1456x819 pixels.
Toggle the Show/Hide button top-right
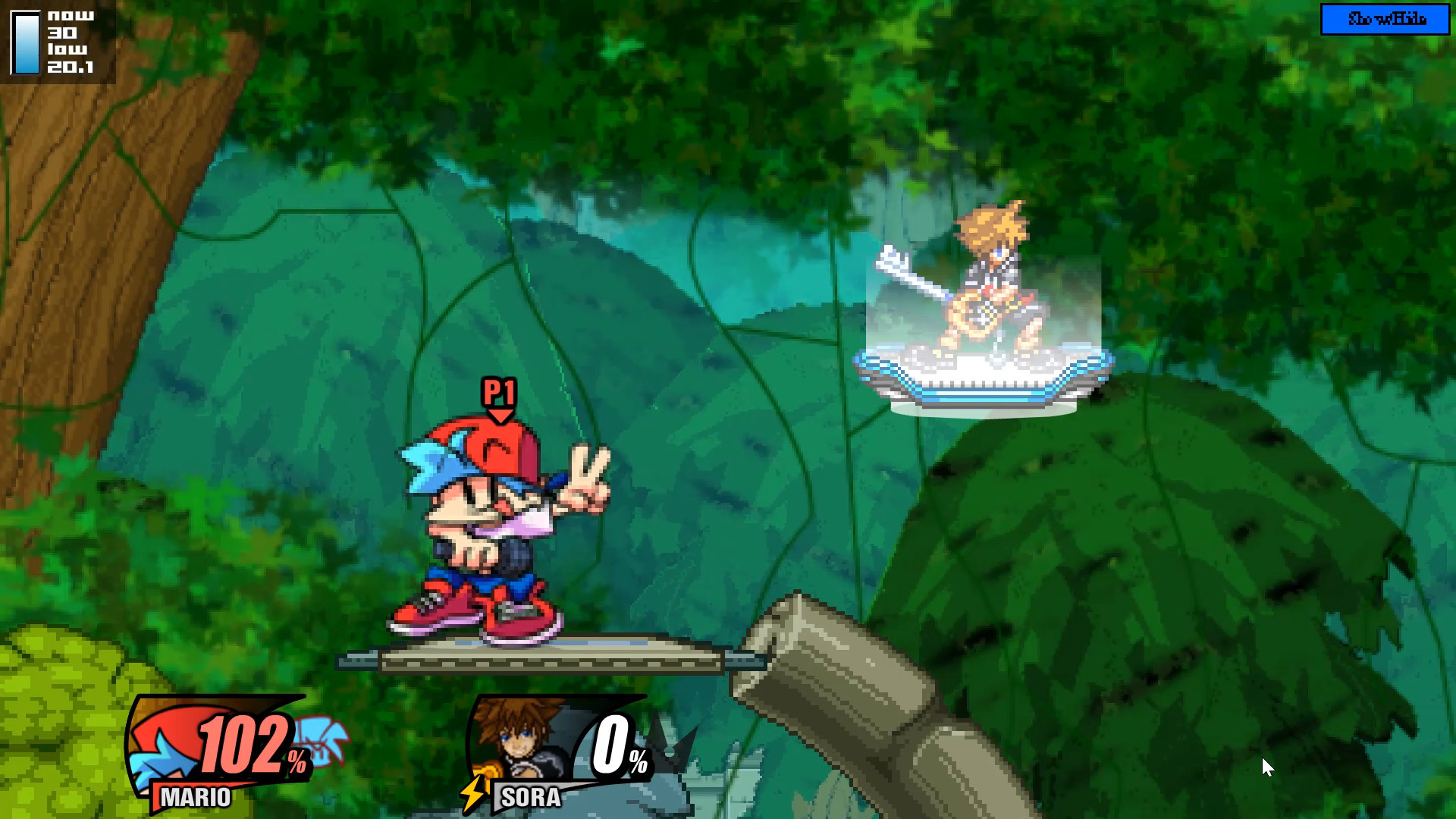[1385, 20]
